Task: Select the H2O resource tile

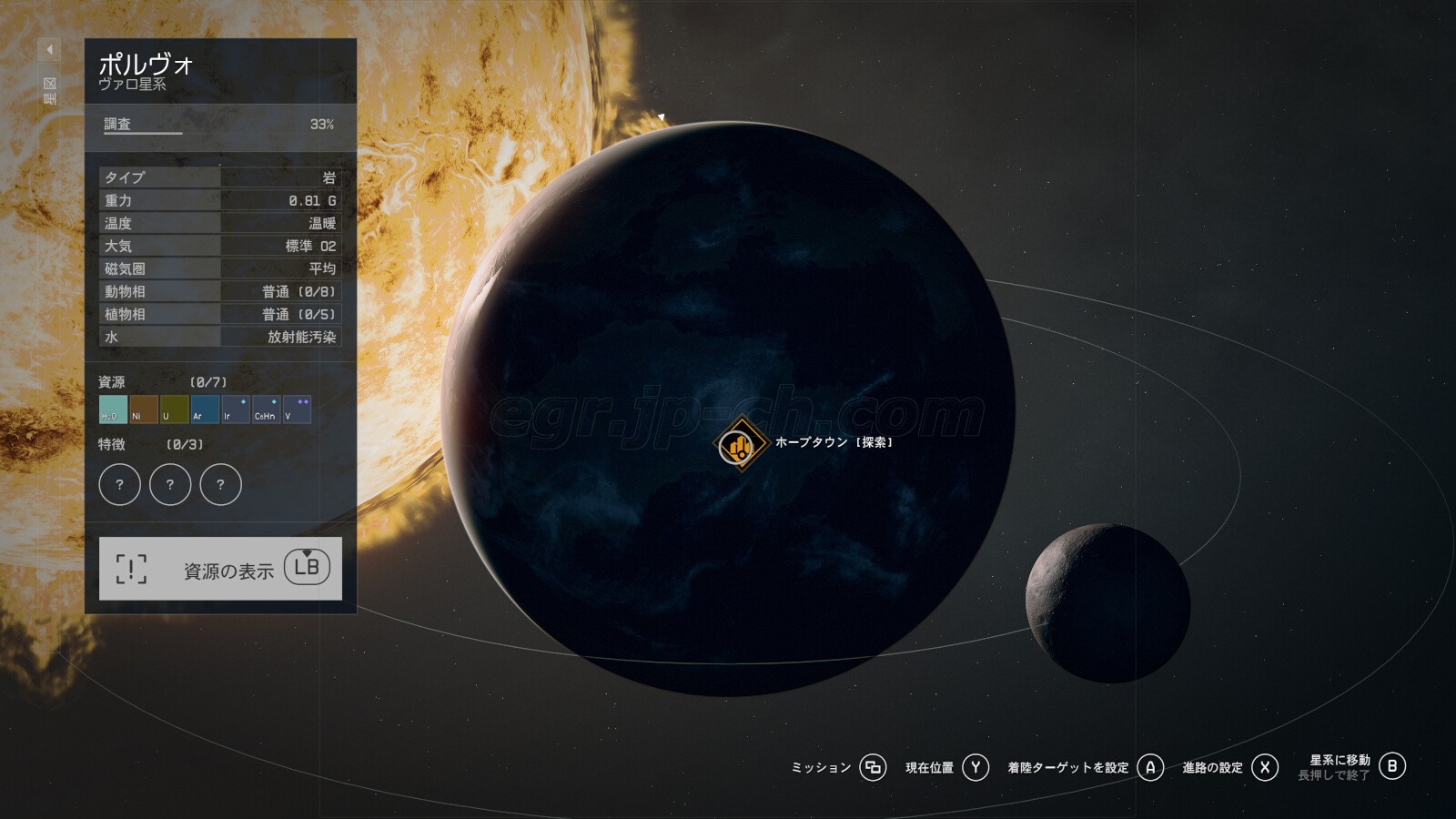Action: (113, 409)
